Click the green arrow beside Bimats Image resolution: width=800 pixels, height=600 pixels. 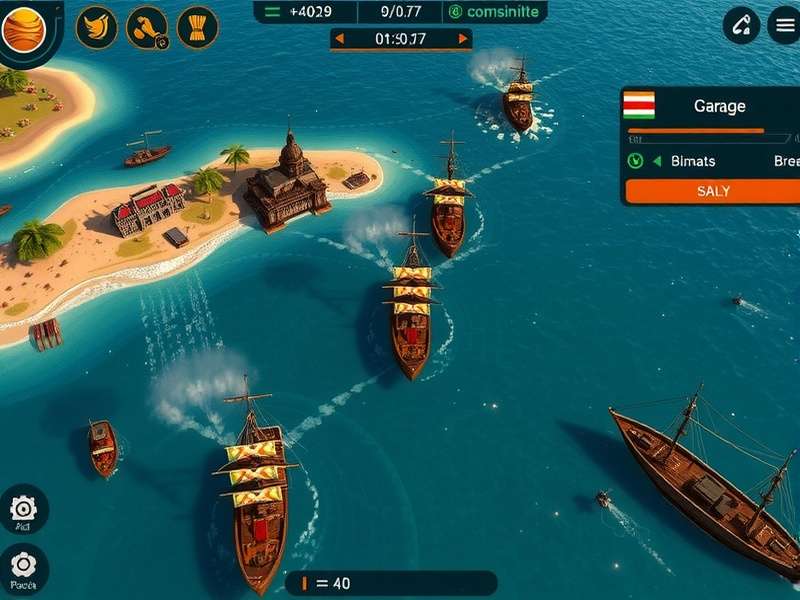(657, 161)
